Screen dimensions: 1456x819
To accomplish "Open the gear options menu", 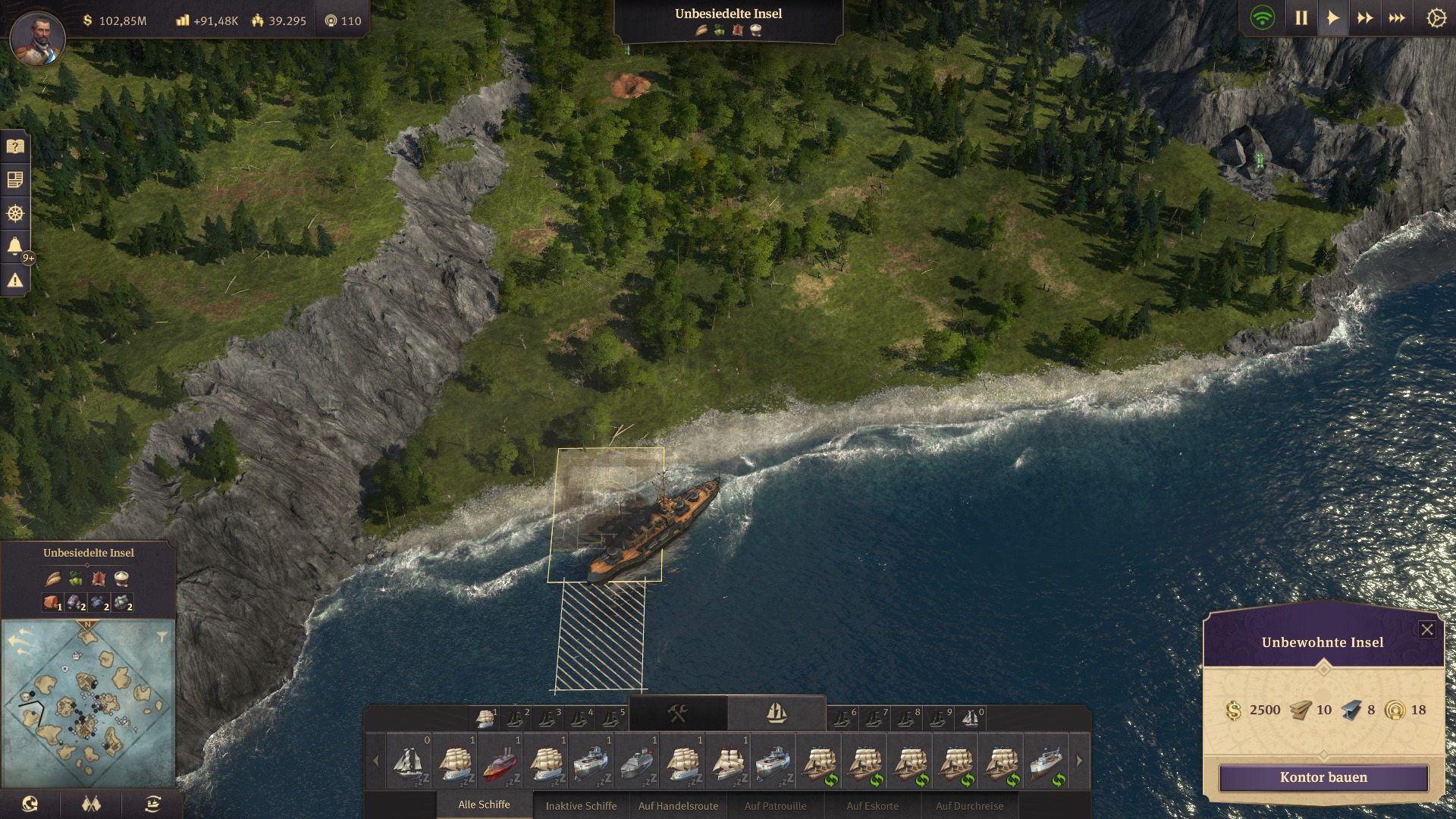I will [x=1436, y=18].
